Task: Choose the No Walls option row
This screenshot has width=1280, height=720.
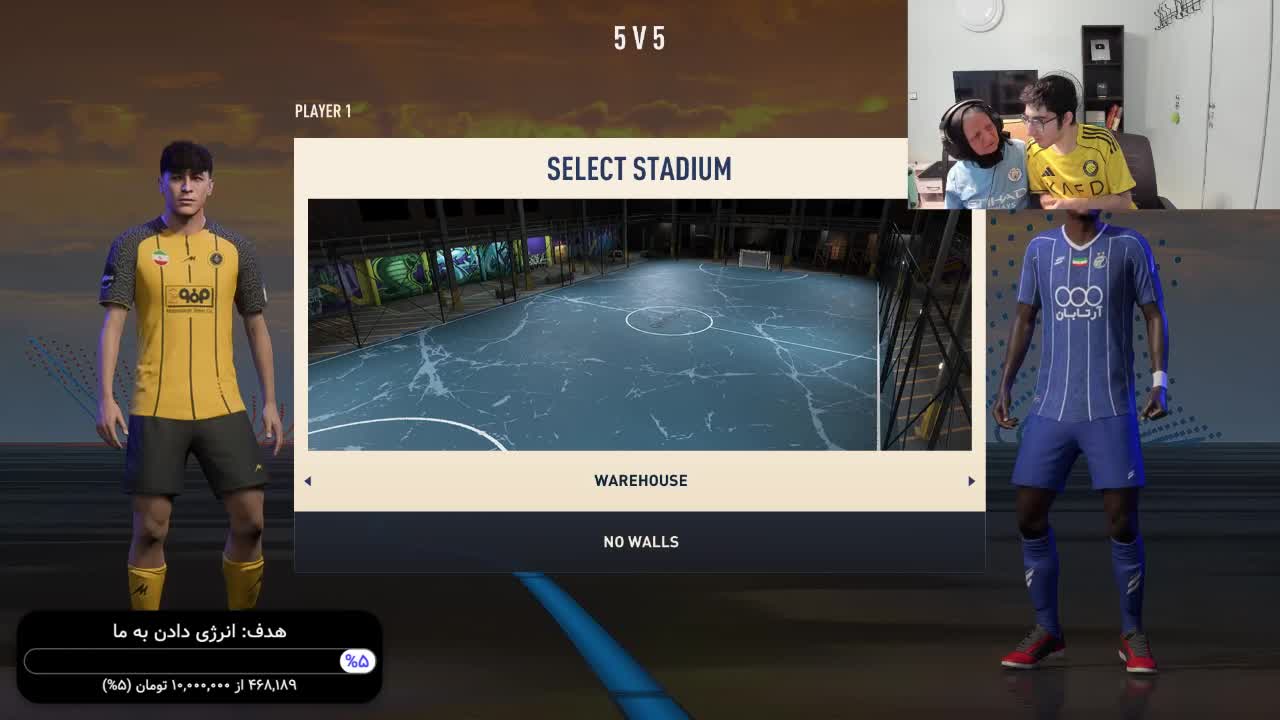Action: tap(640, 542)
